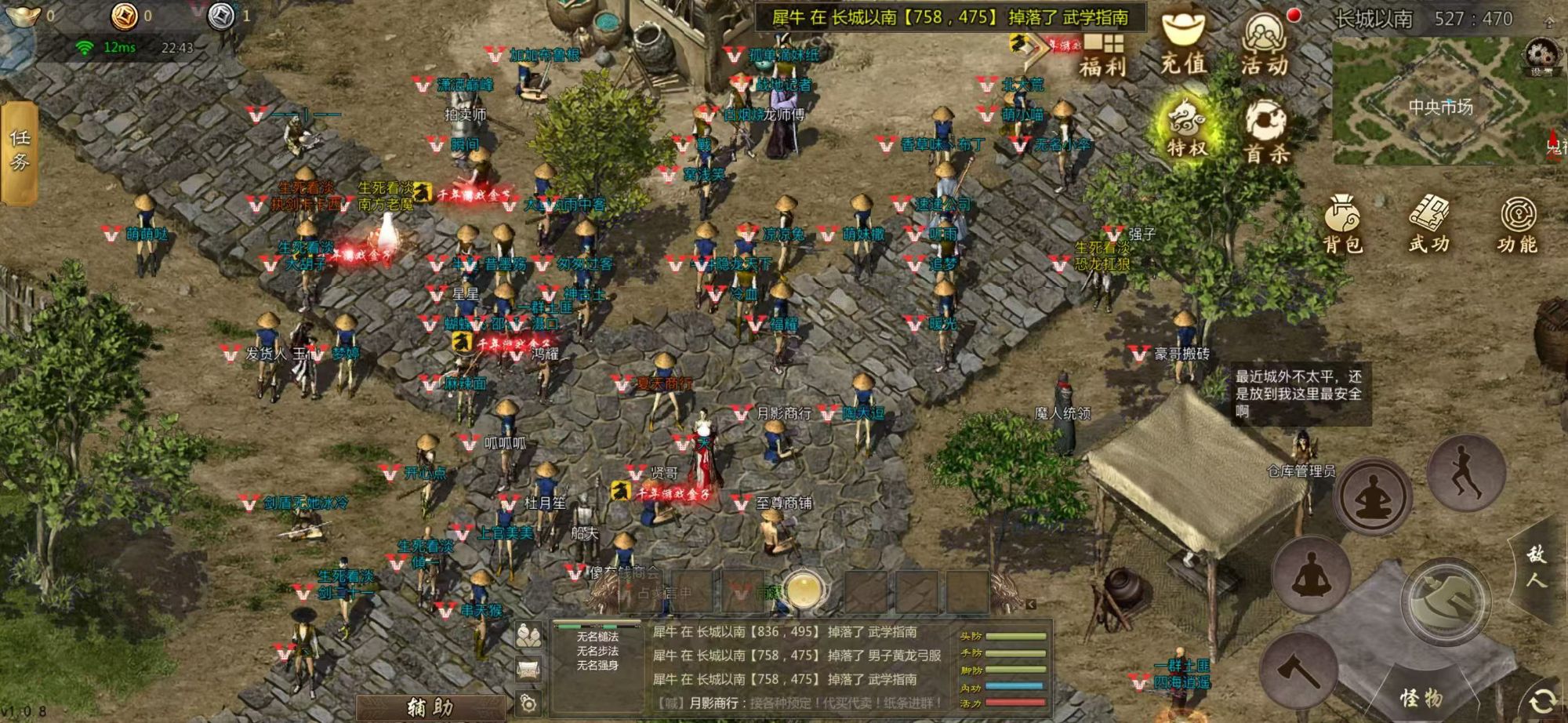Open the 首杀 first-kill panel
The width and height of the screenshot is (1568, 723).
tap(1267, 132)
